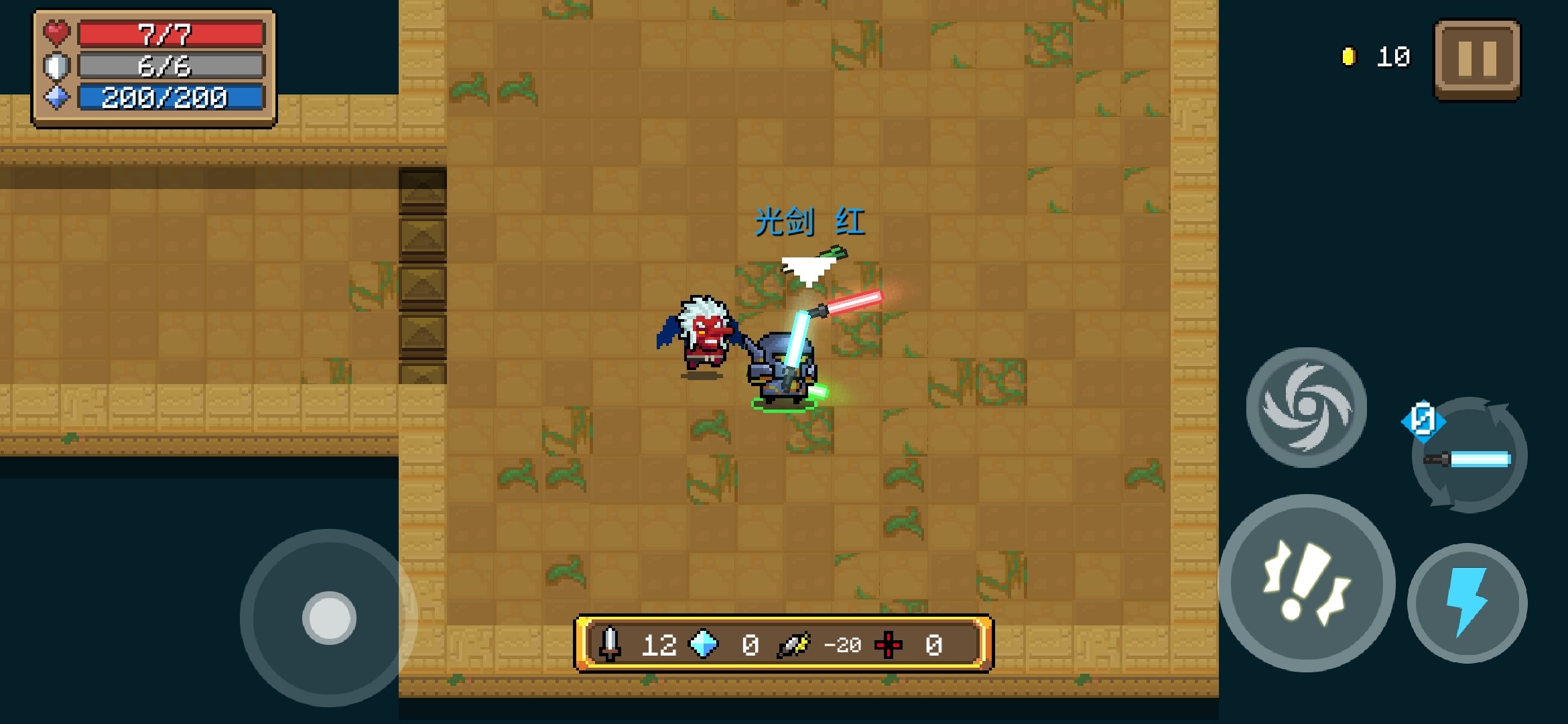
Task: Switch weapon using the lightsaber swap button
Action: click(x=1469, y=458)
